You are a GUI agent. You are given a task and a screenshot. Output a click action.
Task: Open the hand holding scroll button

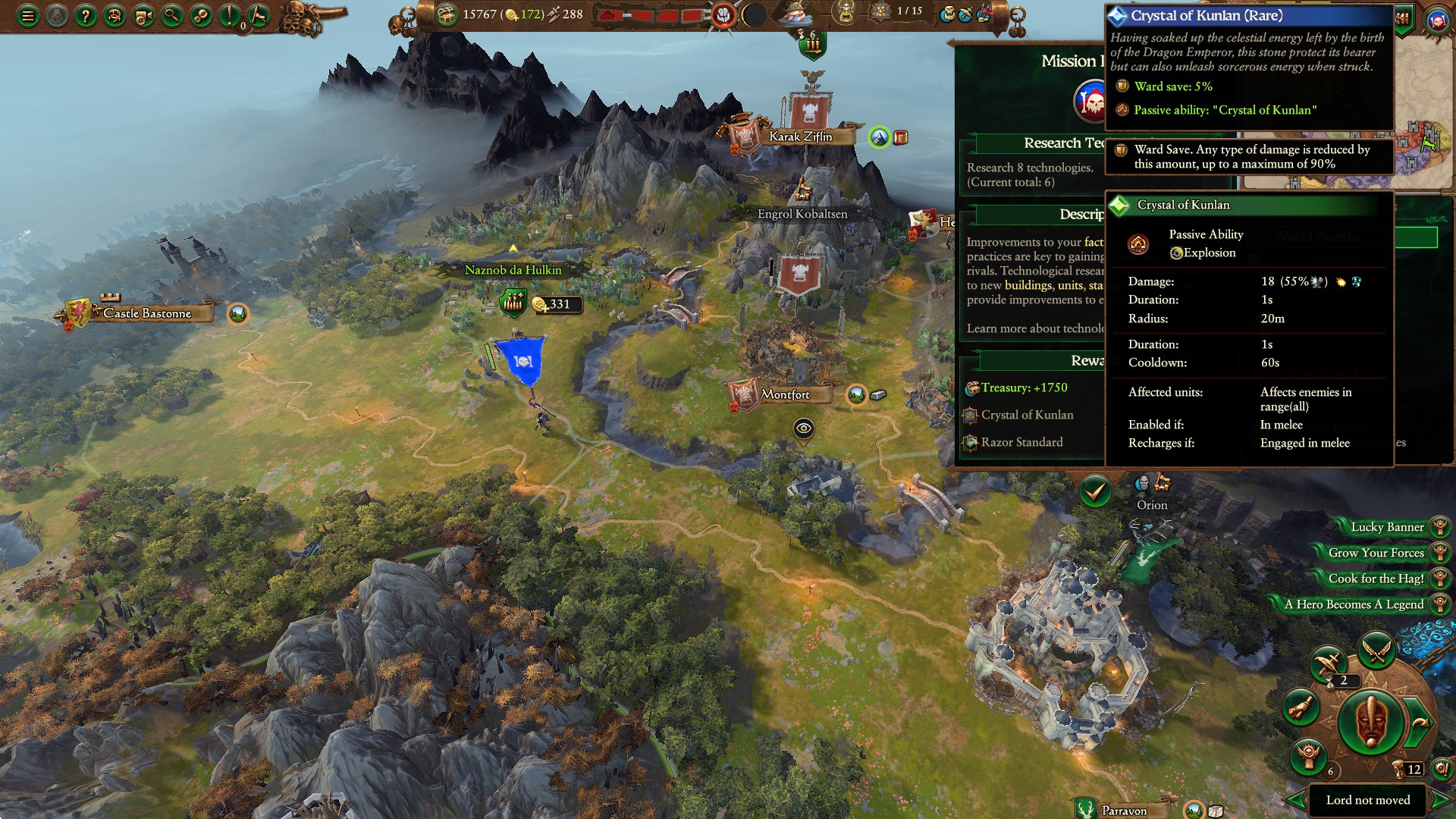click(1301, 708)
